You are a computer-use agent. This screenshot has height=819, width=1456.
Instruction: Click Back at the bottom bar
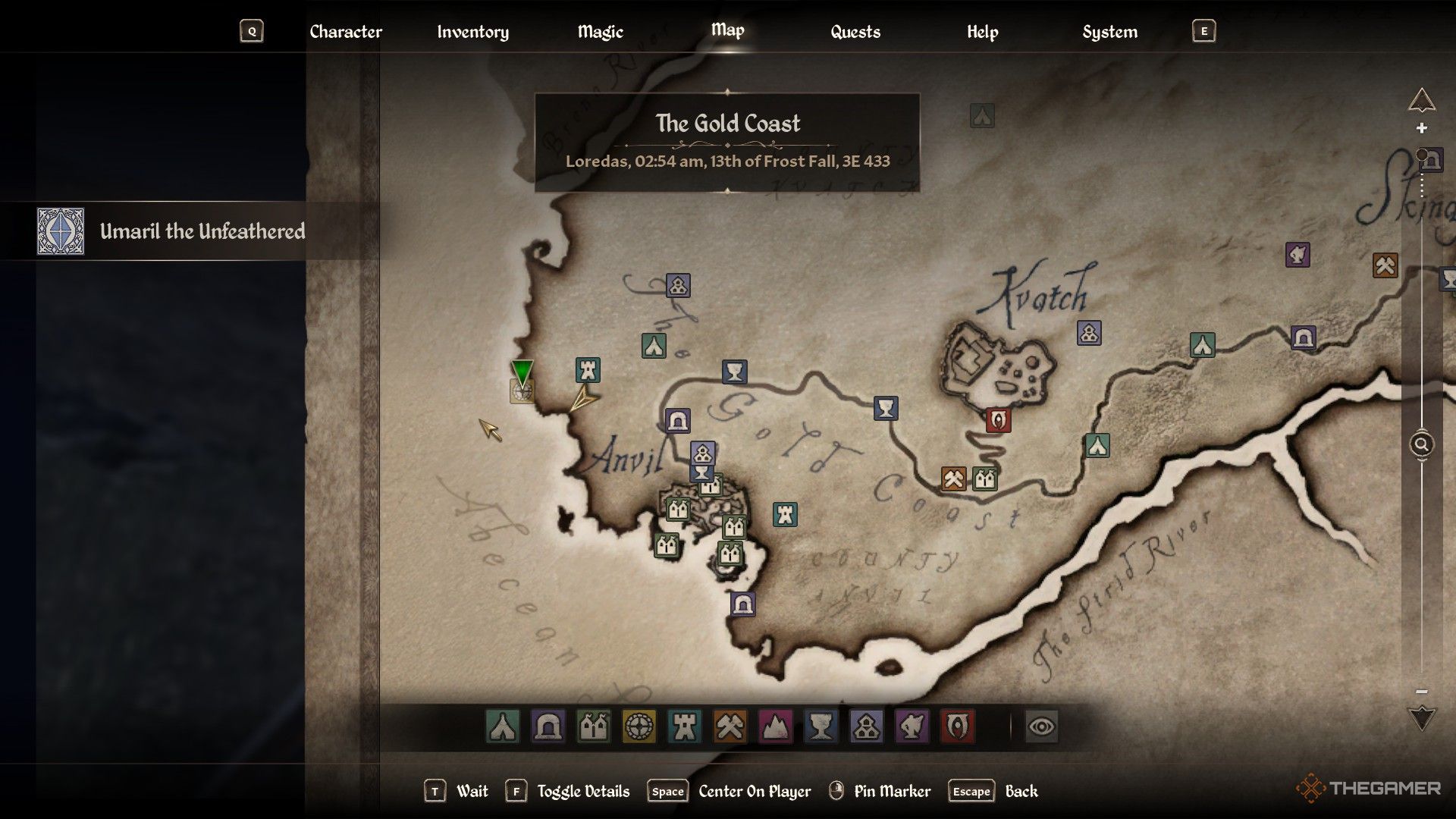coord(1021,791)
